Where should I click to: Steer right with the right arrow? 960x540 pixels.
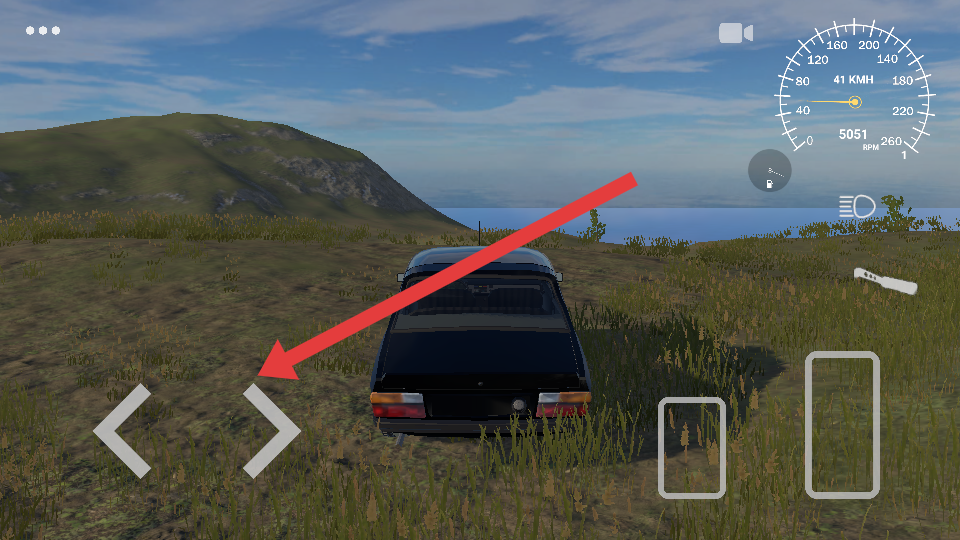click(x=270, y=431)
